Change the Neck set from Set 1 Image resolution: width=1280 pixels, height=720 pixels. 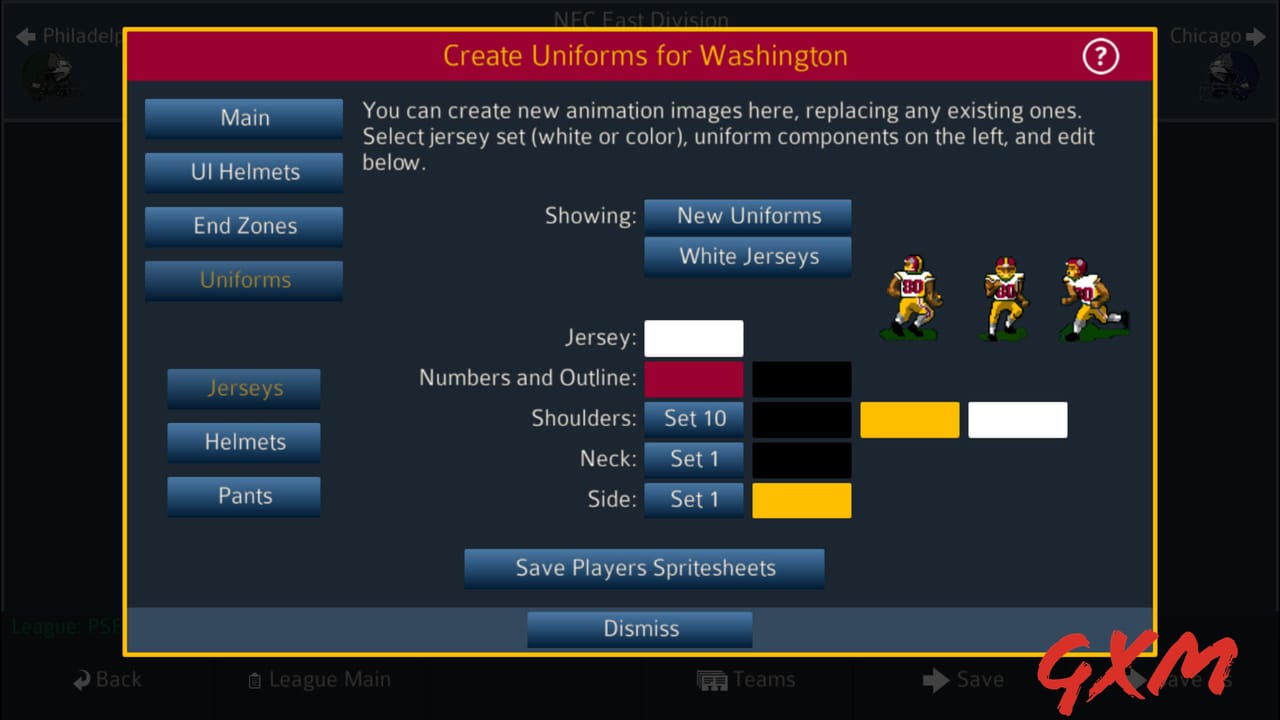(694, 459)
